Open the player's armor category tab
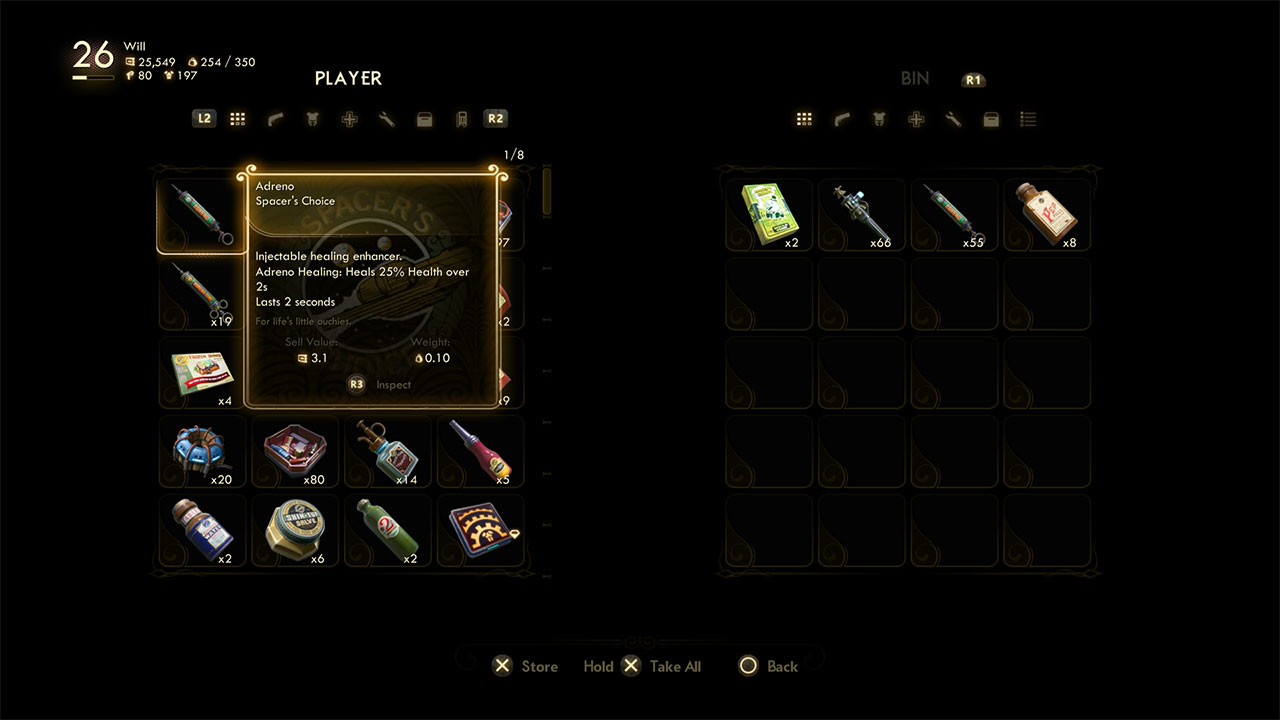1280x720 pixels. point(312,119)
